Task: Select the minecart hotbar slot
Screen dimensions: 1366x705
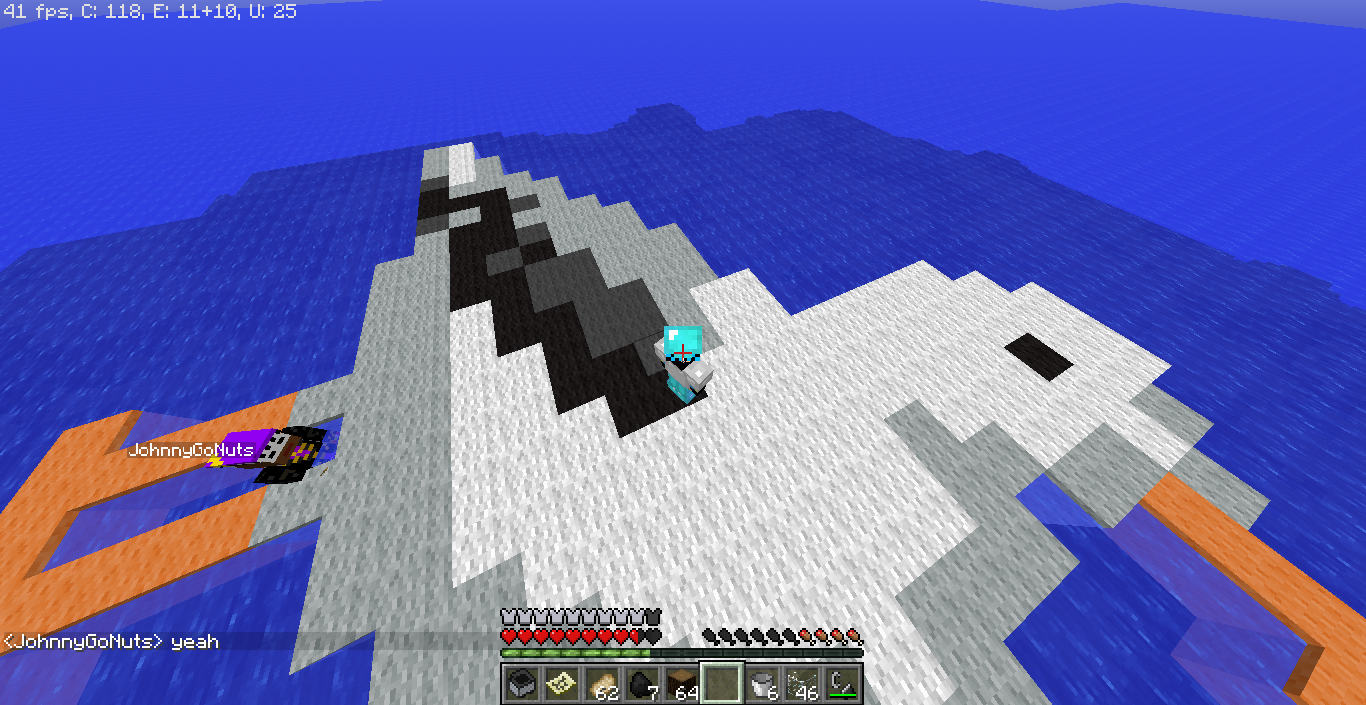Action: point(521,684)
